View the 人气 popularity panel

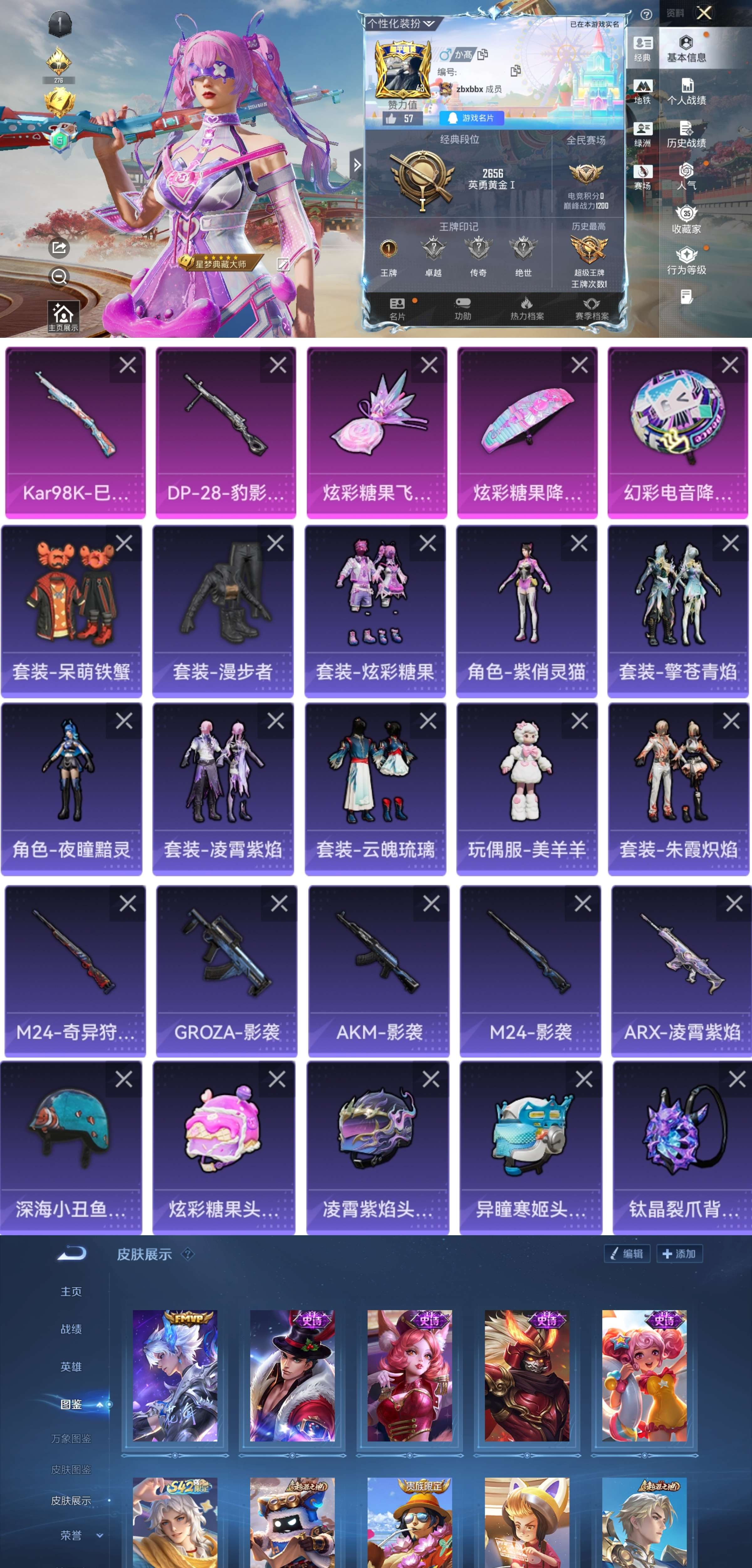[x=688, y=178]
